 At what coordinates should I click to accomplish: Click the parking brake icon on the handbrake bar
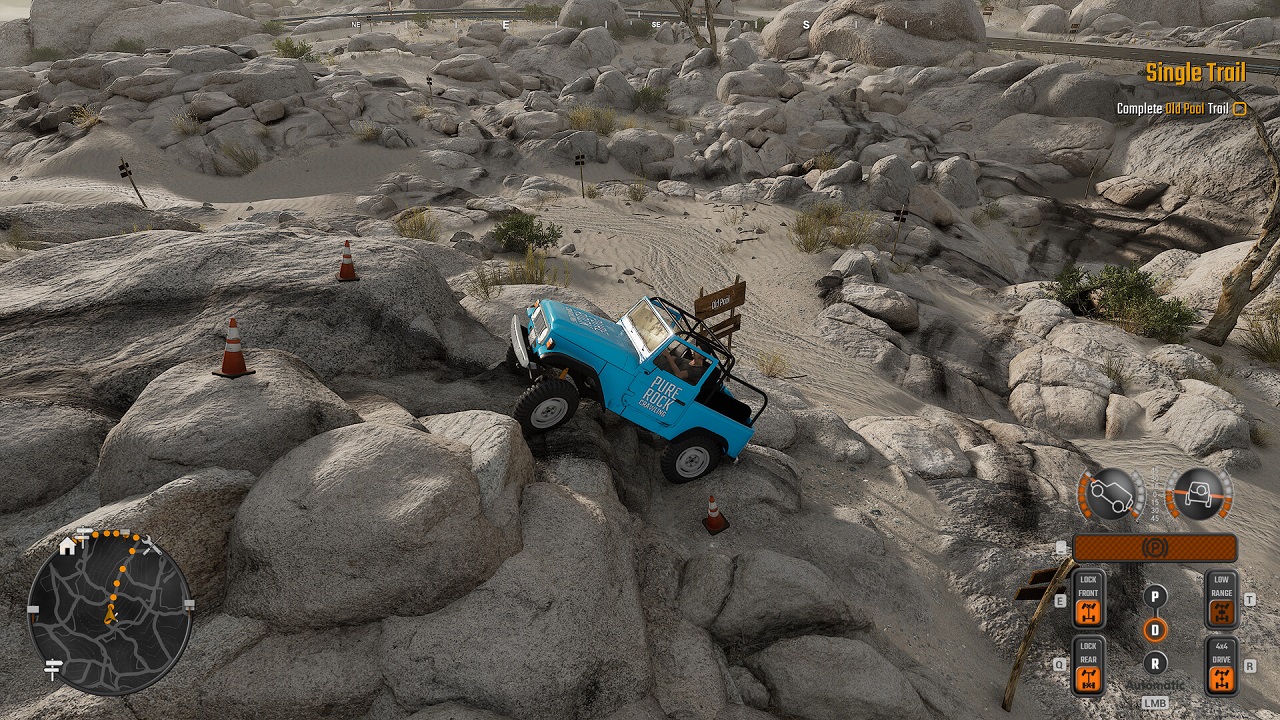[x=1154, y=547]
